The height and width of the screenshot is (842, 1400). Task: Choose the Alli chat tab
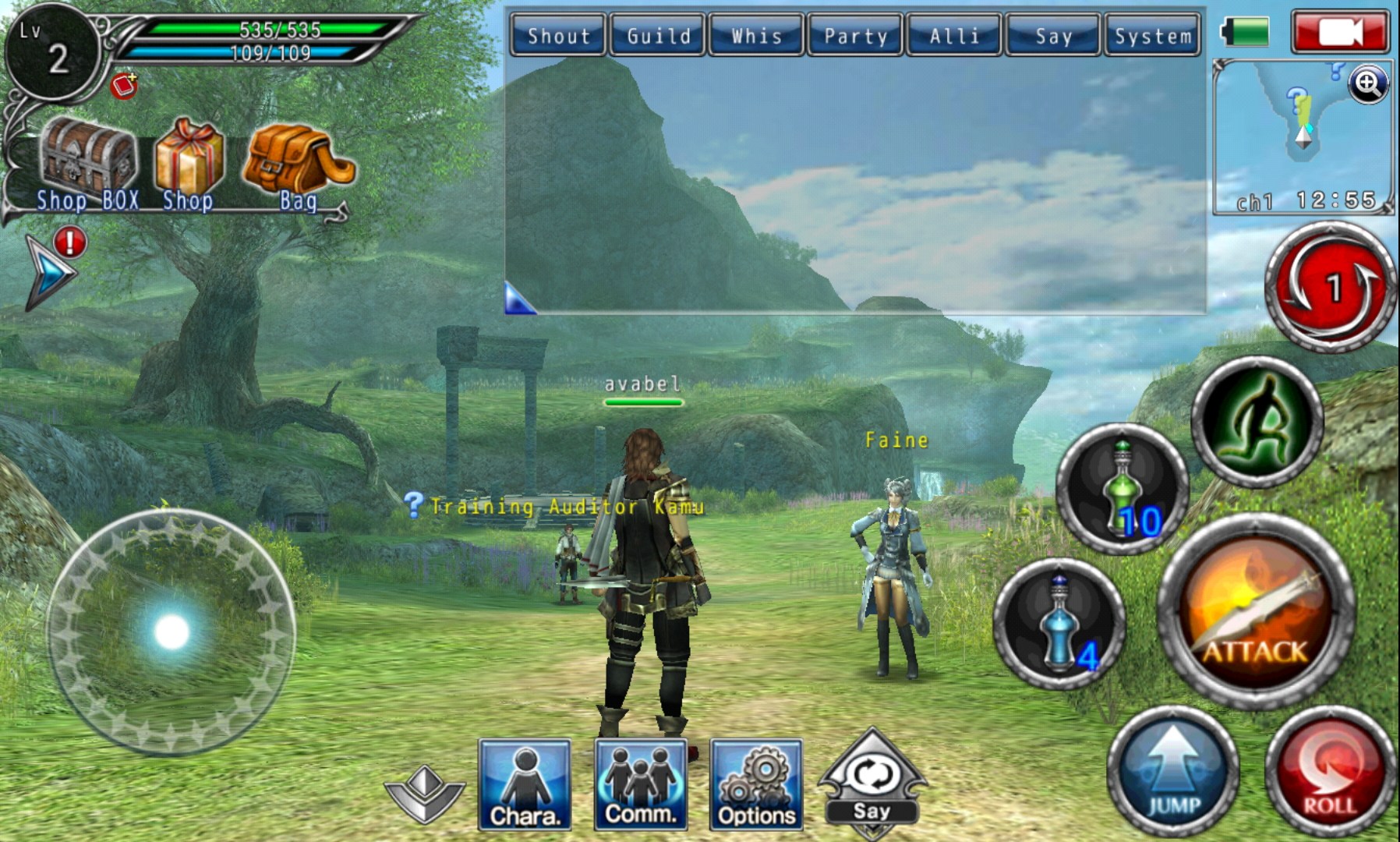(954, 36)
